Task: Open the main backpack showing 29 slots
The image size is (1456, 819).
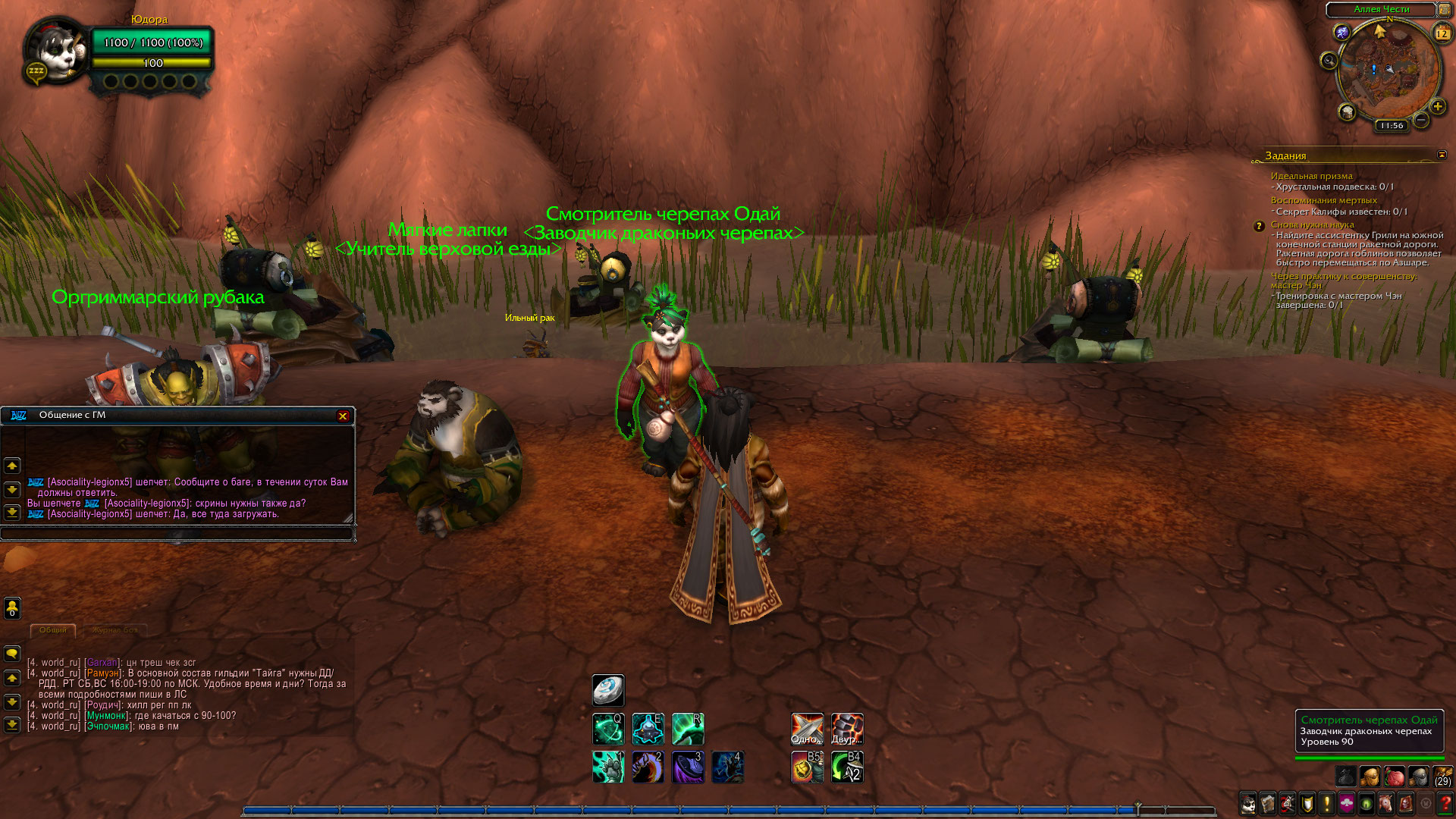Action: pyautogui.click(x=1442, y=777)
